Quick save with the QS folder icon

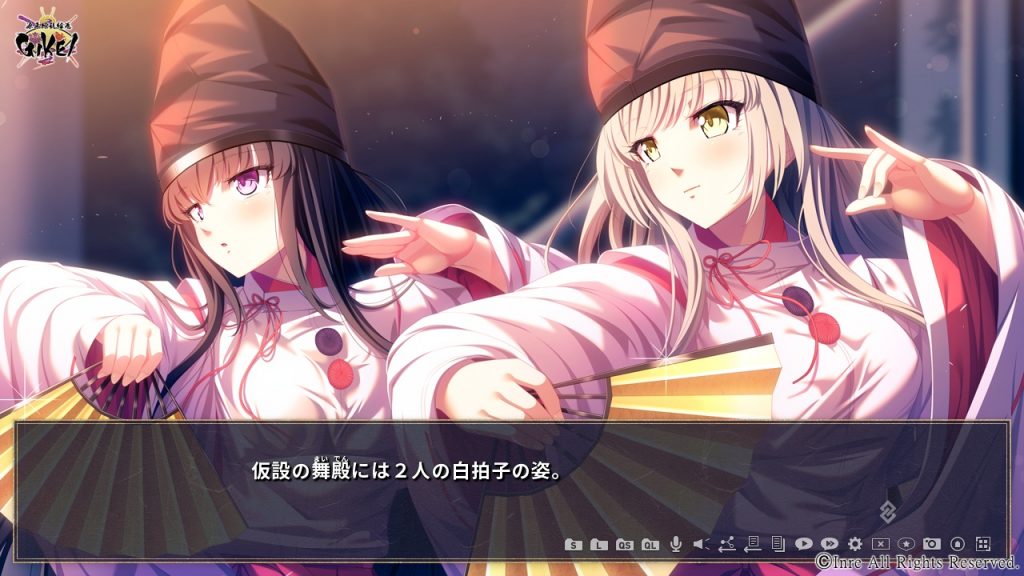(624, 544)
